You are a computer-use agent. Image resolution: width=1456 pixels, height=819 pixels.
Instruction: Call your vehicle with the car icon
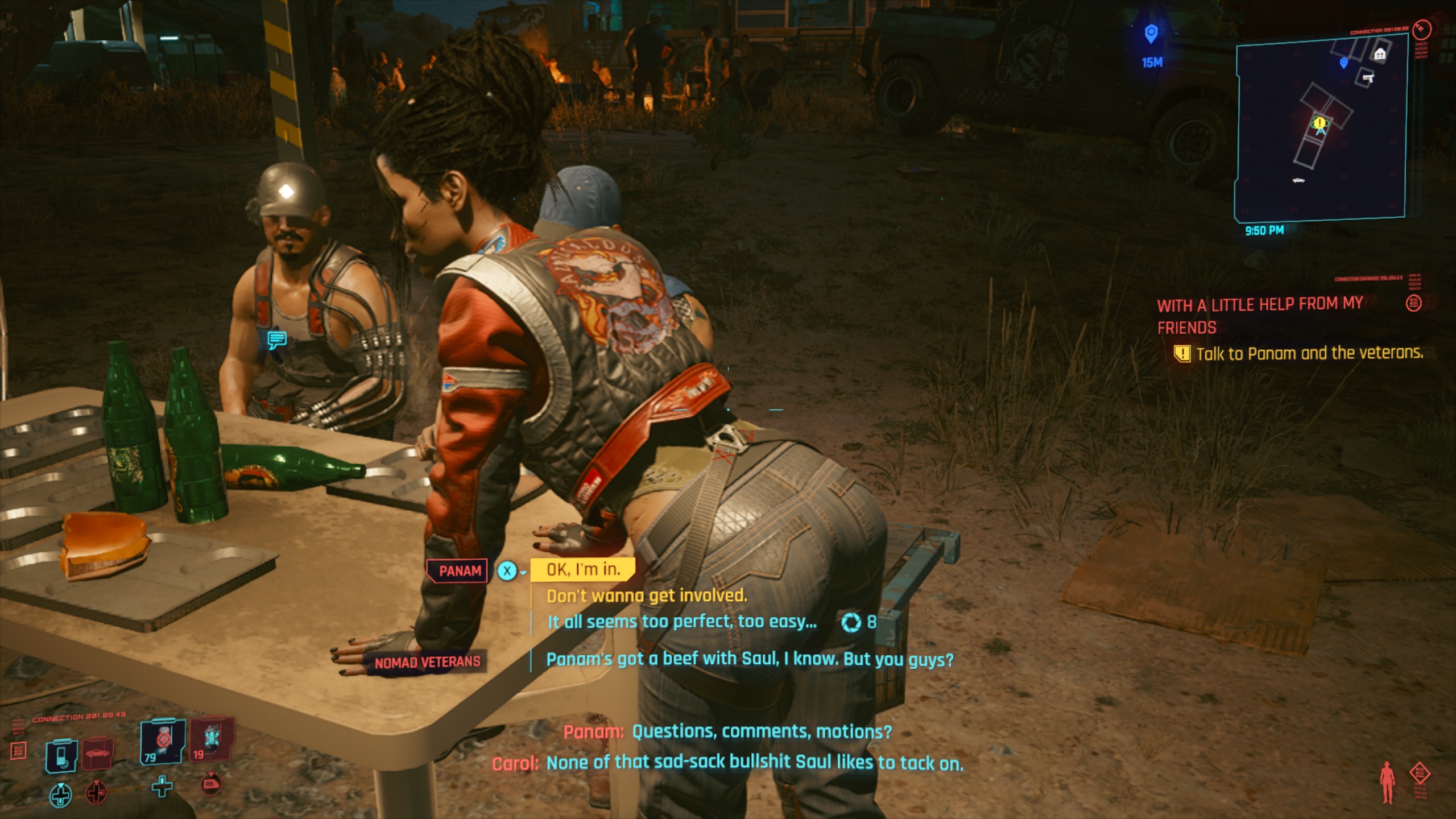(98, 754)
